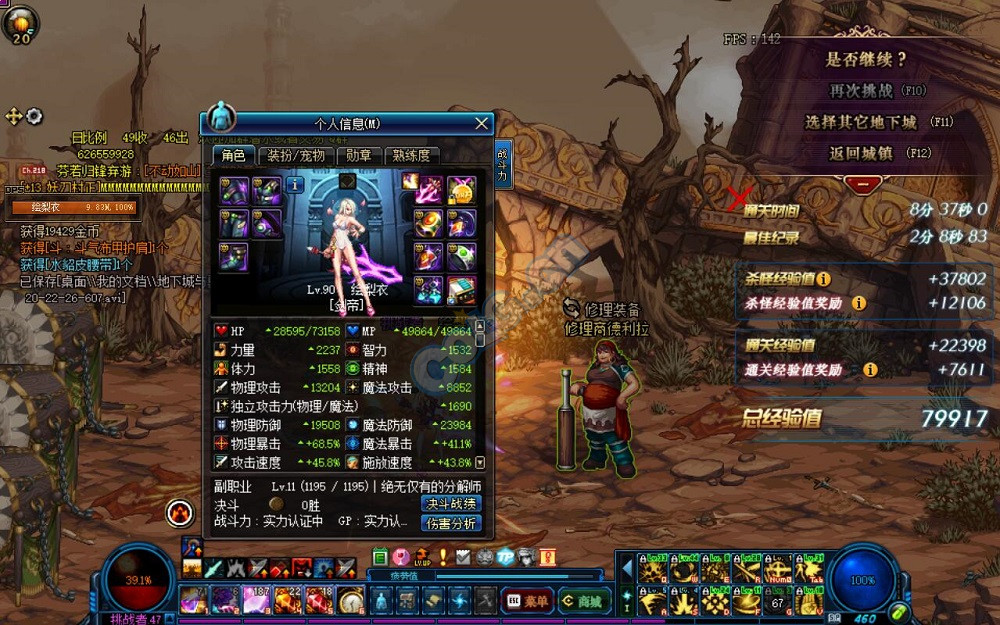This screenshot has width=1000, height=625.
Task: Collapse the continue prompt with the red minus button
Action: tap(862, 185)
